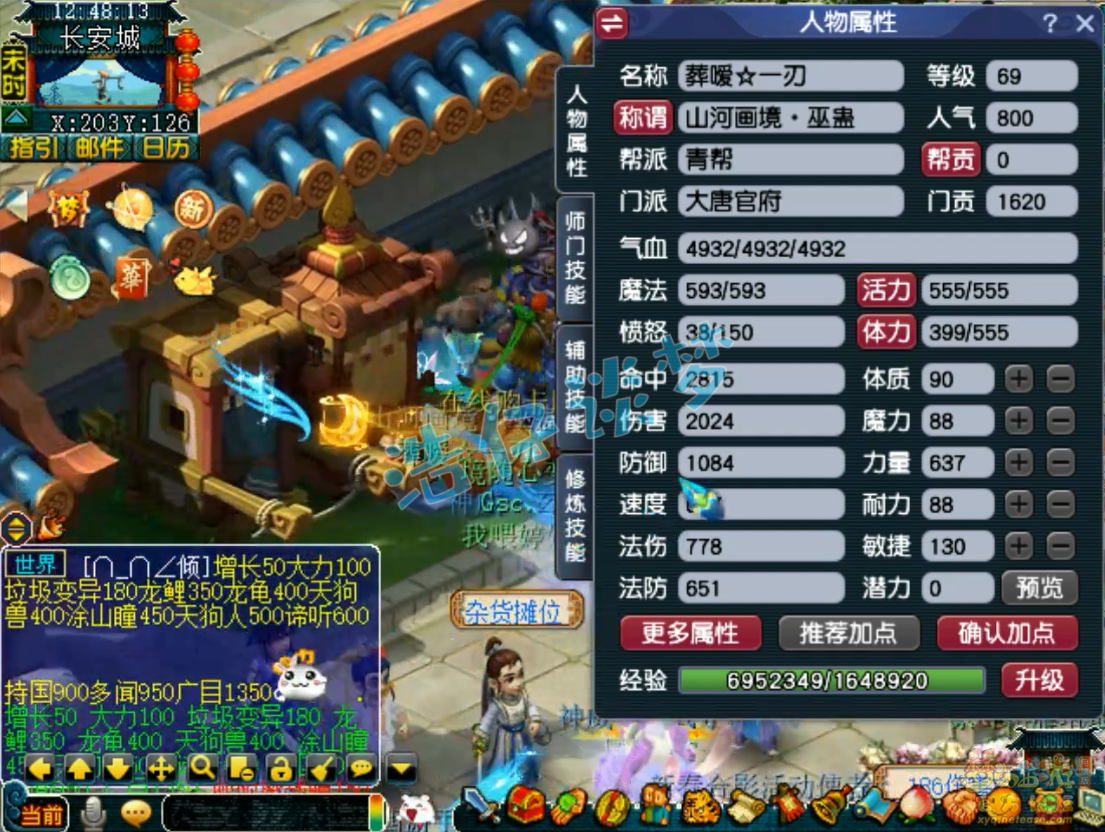Open the 日历 calendar button
1105x832 pixels.
(165, 148)
